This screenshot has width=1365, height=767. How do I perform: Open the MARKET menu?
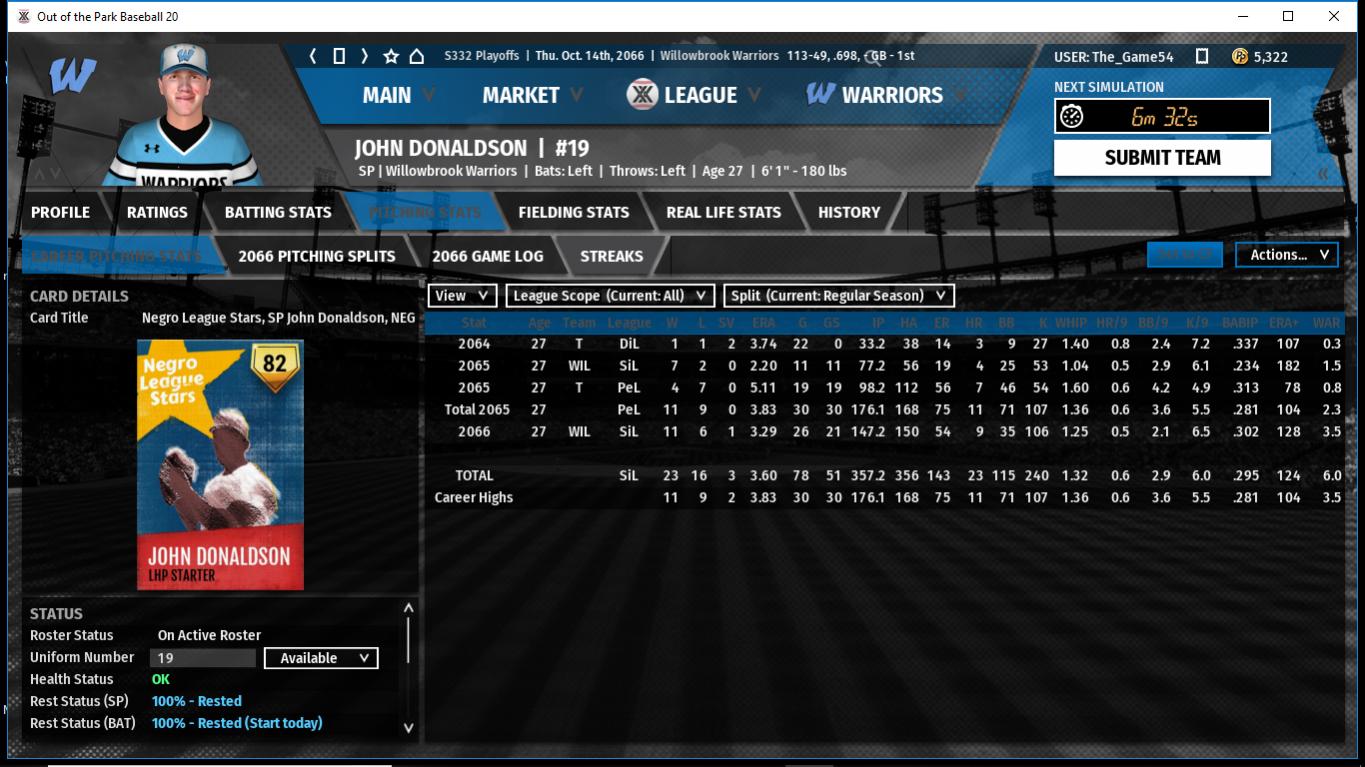pyautogui.click(x=521, y=95)
